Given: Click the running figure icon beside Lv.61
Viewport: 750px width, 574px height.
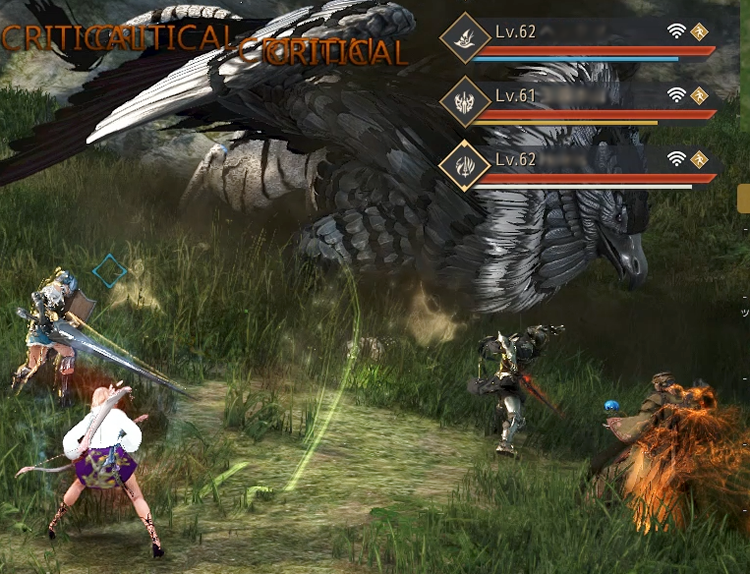Looking at the screenshot, I should 700,95.
